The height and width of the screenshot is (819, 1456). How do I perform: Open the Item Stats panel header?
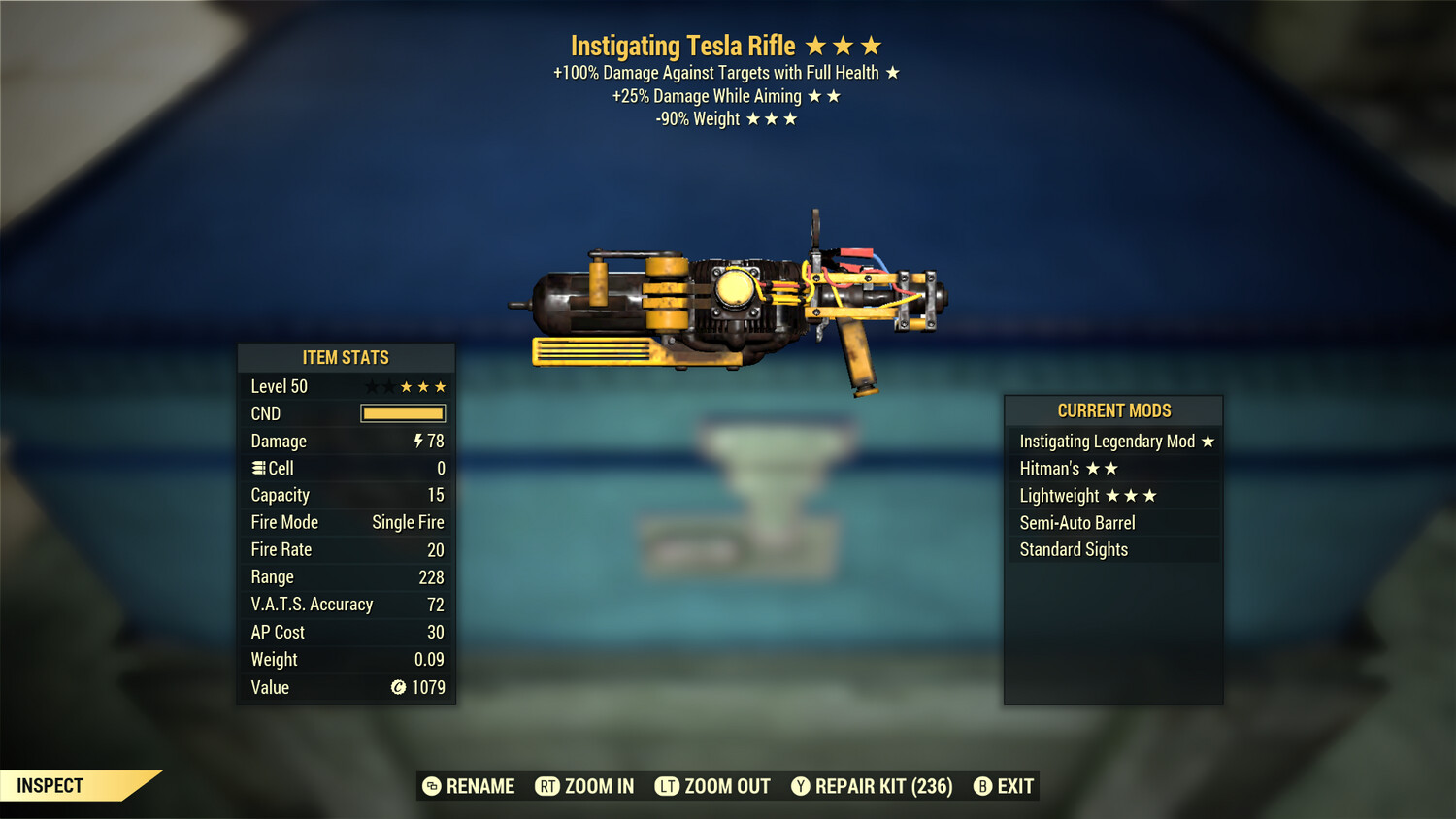346,357
